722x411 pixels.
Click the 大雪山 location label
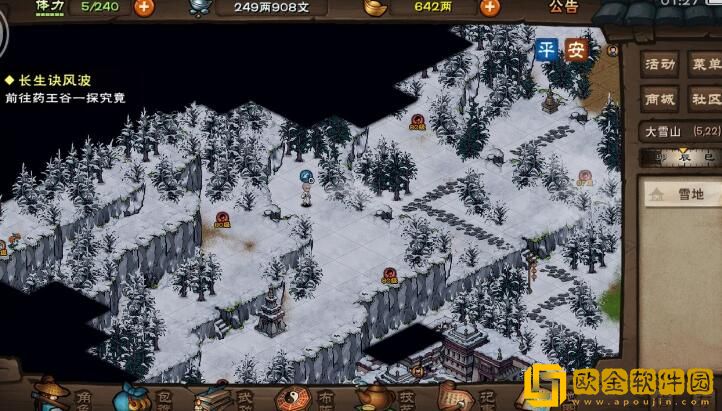pyautogui.click(x=663, y=131)
